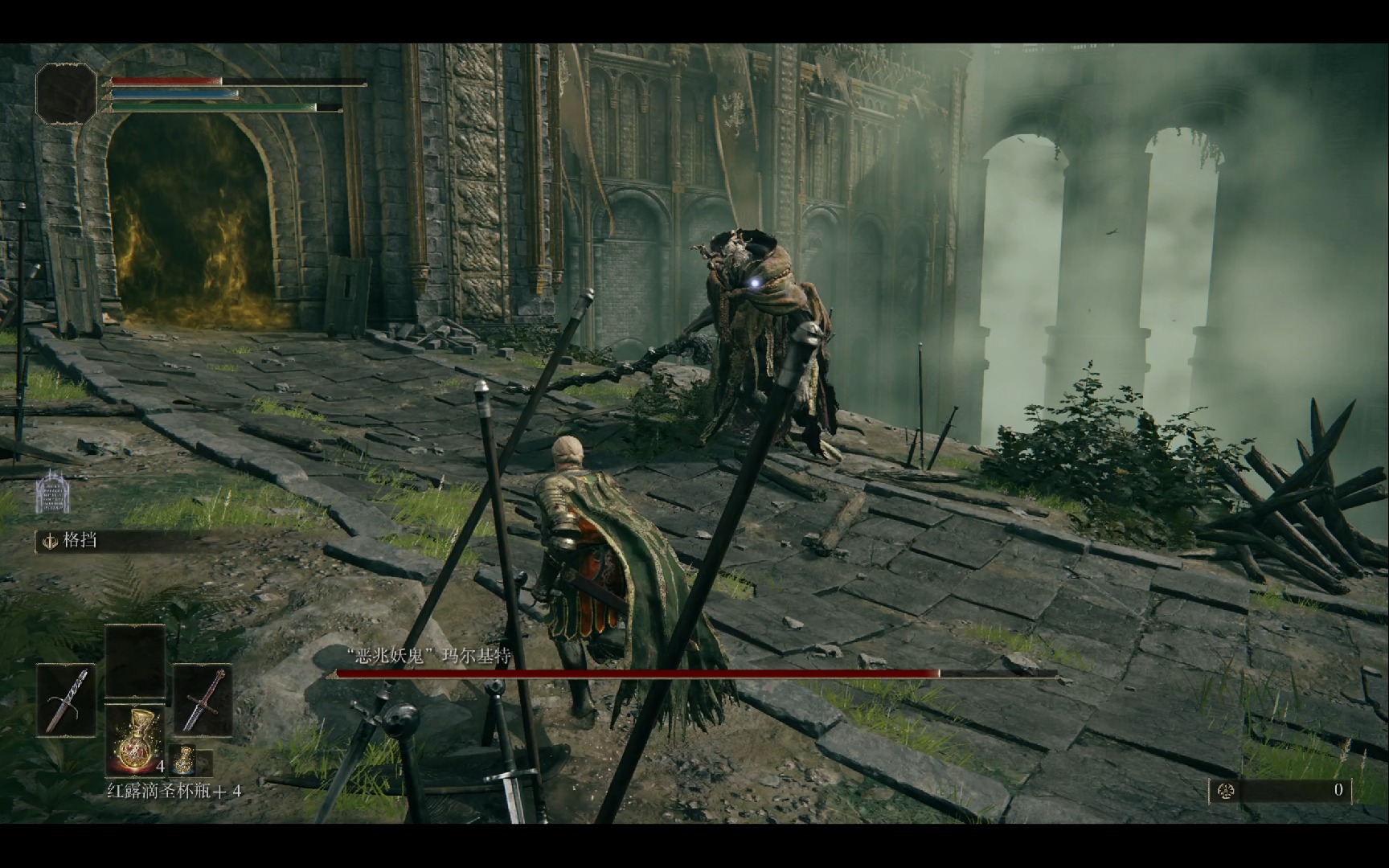Click the octagonal portrait frame beside the health bar
Image resolution: width=1389 pixels, height=868 pixels.
click(66, 93)
